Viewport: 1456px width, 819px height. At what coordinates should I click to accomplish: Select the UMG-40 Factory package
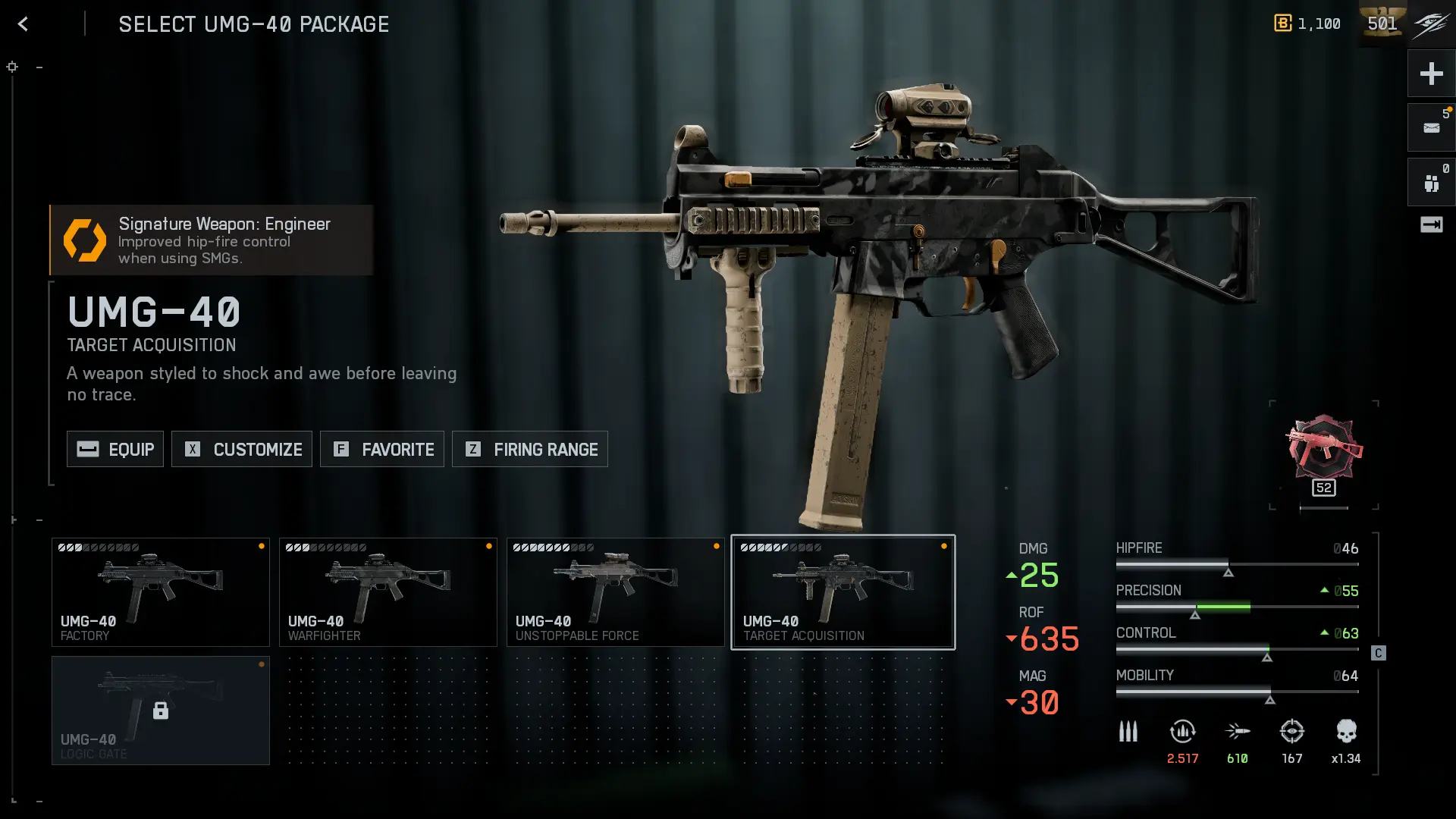[161, 592]
